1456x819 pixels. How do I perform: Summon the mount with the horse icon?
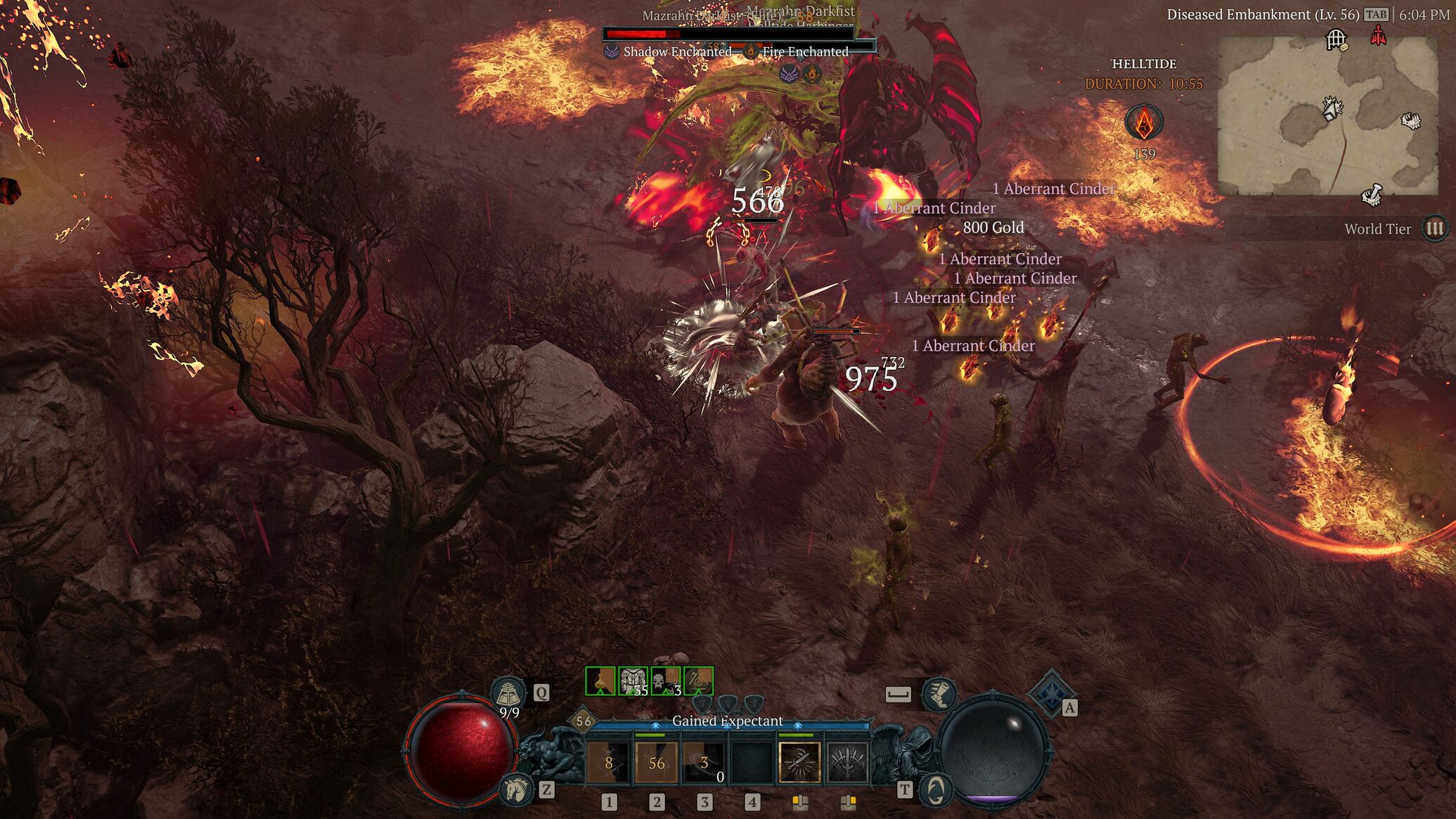click(517, 789)
